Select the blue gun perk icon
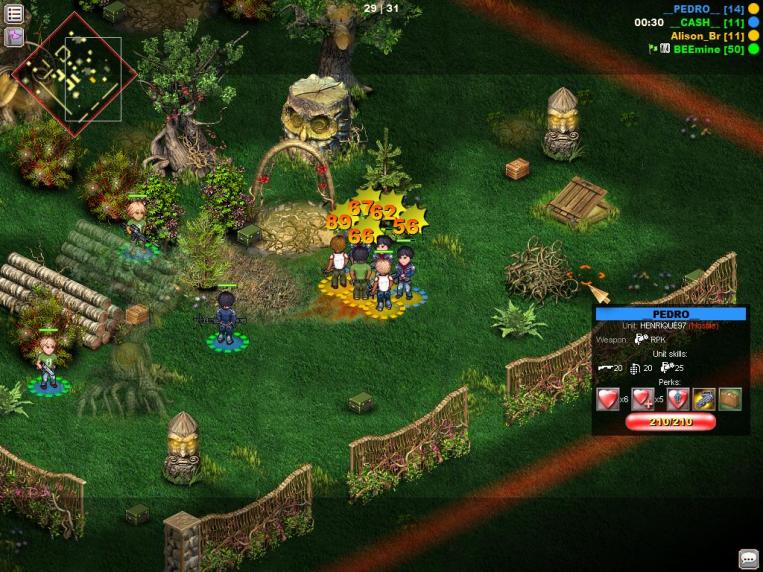The image size is (763, 572). coord(704,400)
